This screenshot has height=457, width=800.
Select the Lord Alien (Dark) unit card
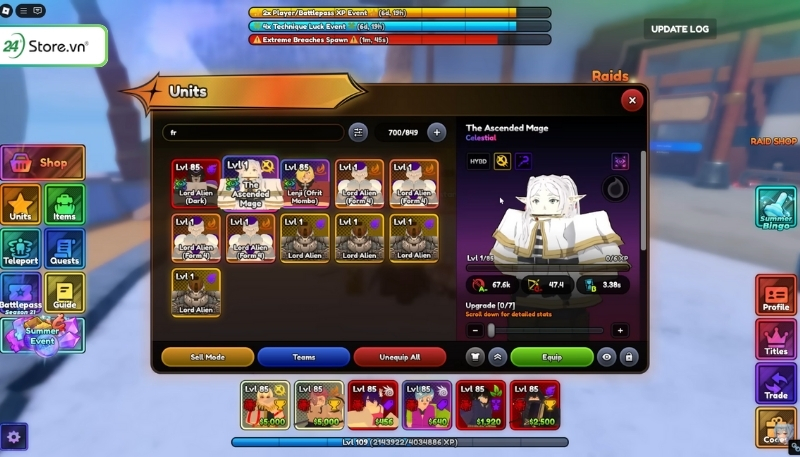196,183
